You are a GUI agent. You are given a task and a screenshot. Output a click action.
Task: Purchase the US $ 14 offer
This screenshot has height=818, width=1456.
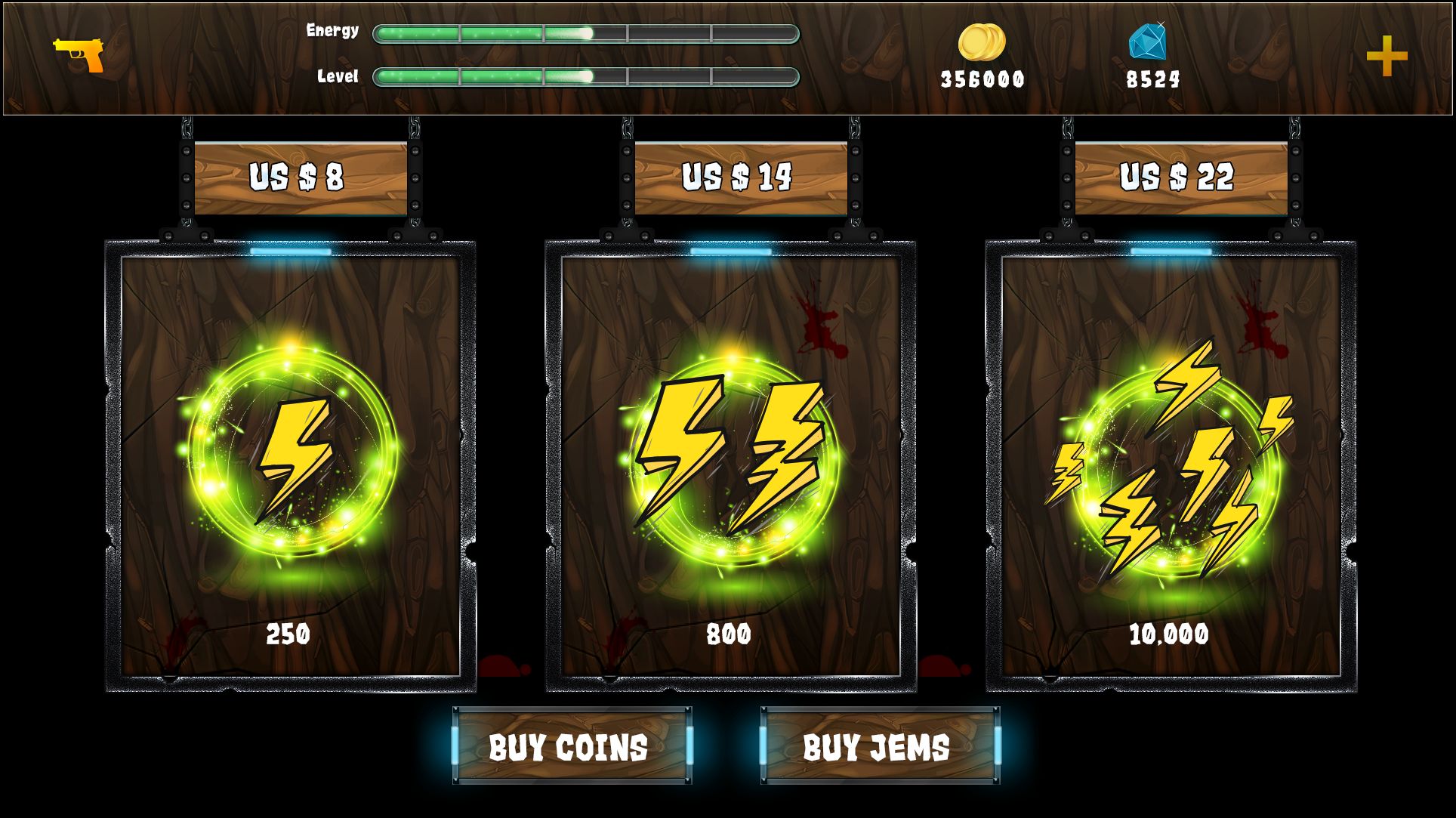(740, 177)
